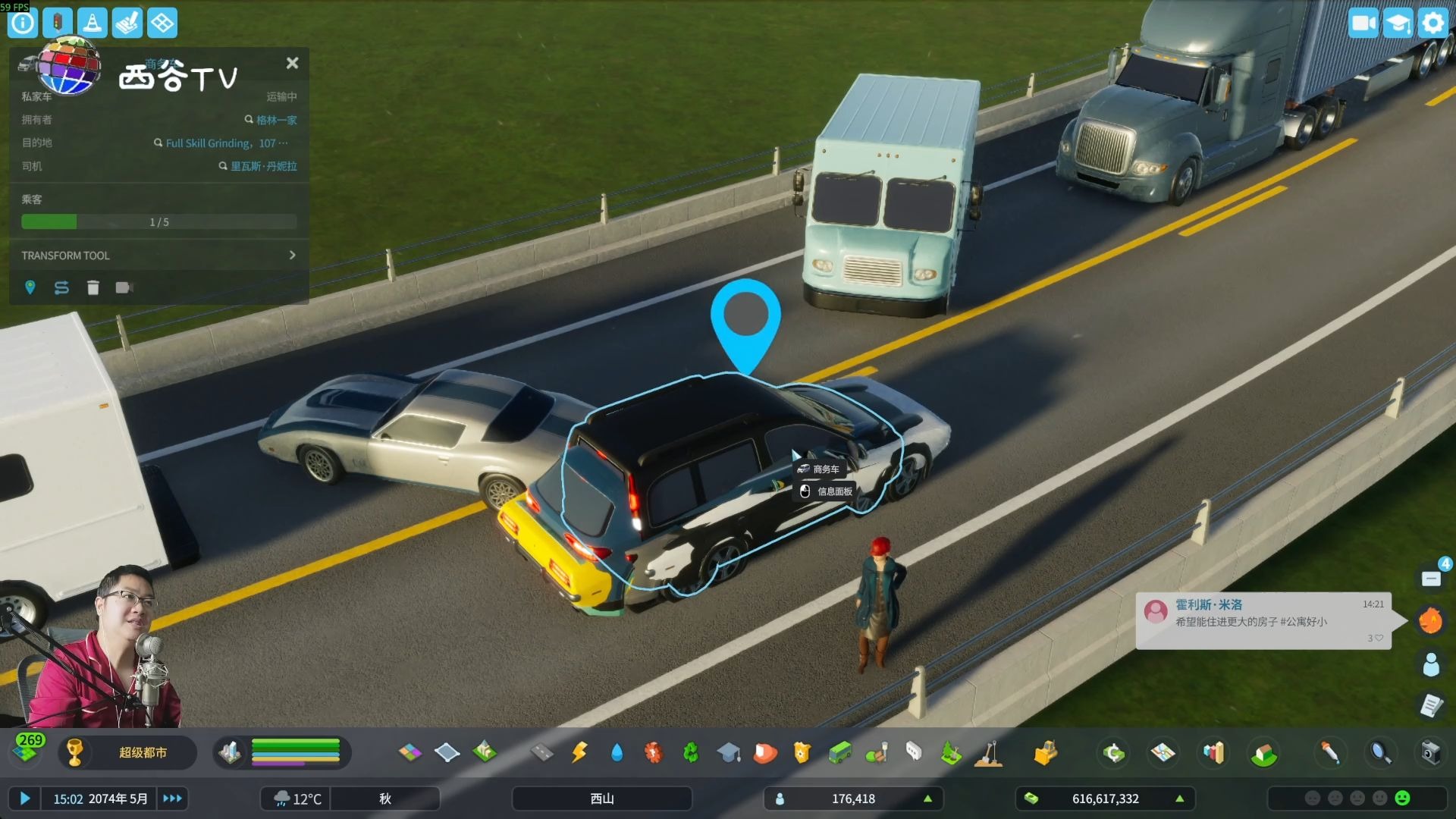
Task: Open milestone progress 超级都市 button
Action: pos(143,752)
